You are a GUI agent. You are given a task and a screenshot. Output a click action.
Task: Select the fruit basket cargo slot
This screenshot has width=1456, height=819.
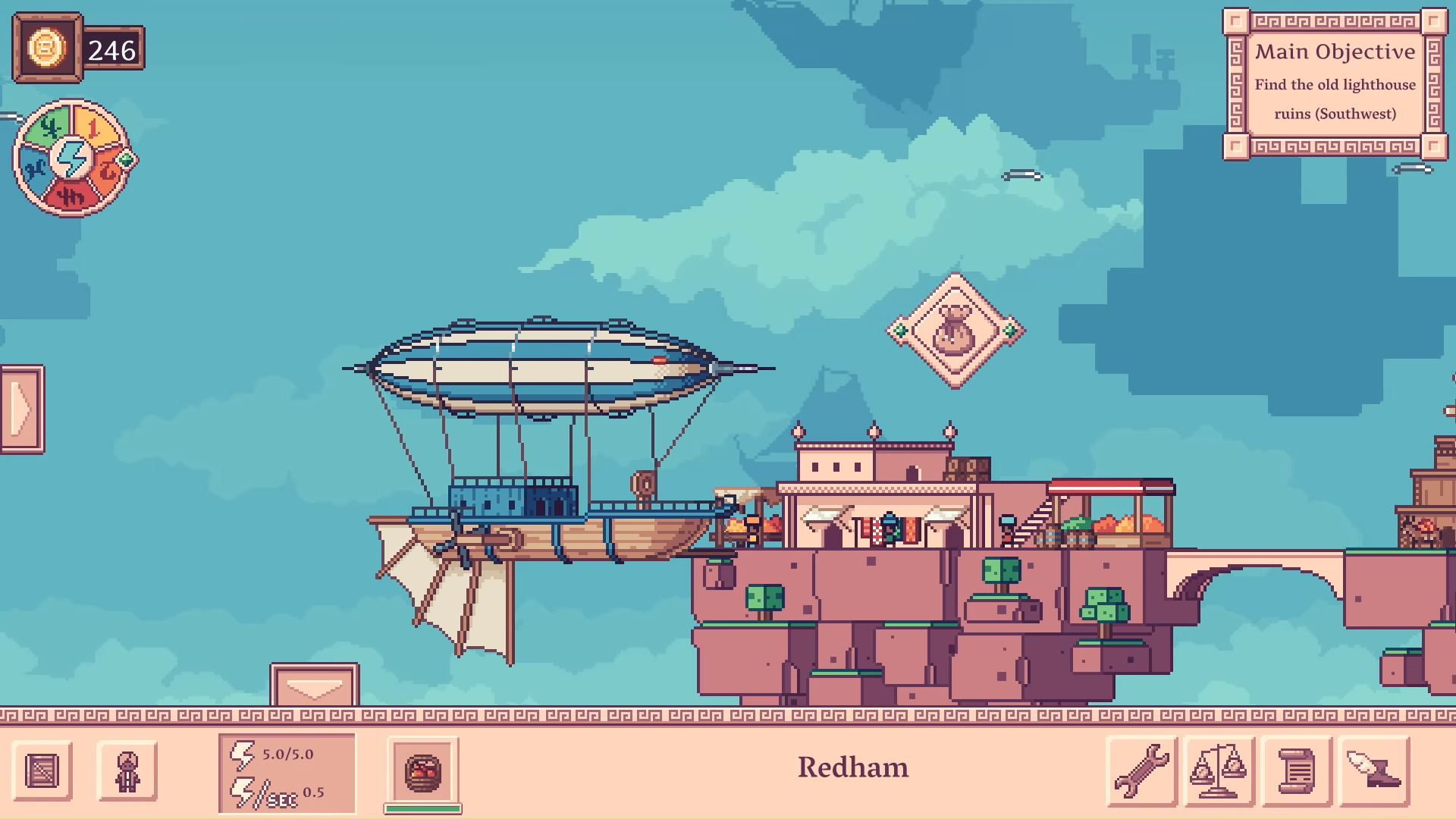click(x=422, y=773)
